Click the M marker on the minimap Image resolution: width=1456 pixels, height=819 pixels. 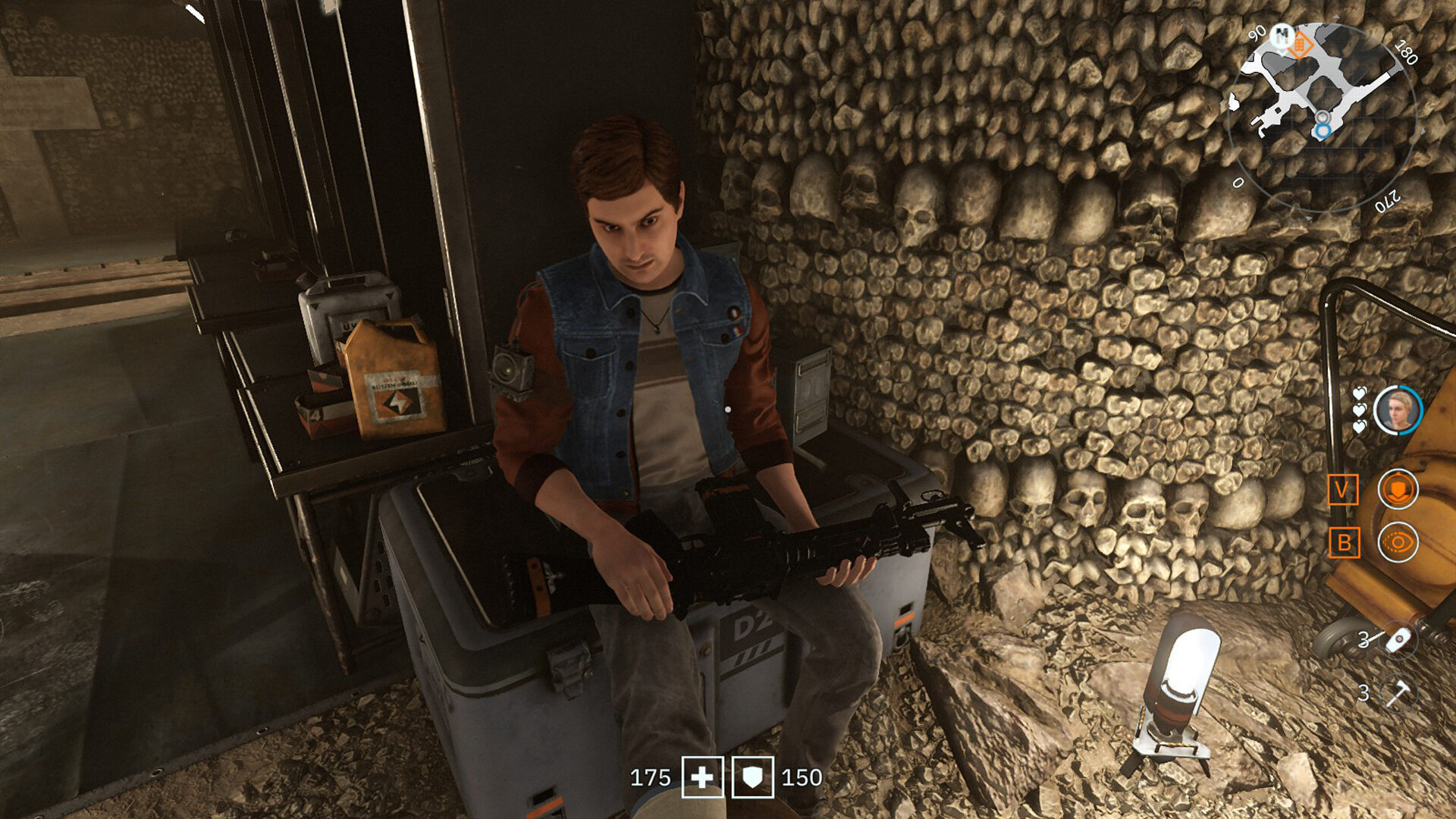click(1282, 34)
